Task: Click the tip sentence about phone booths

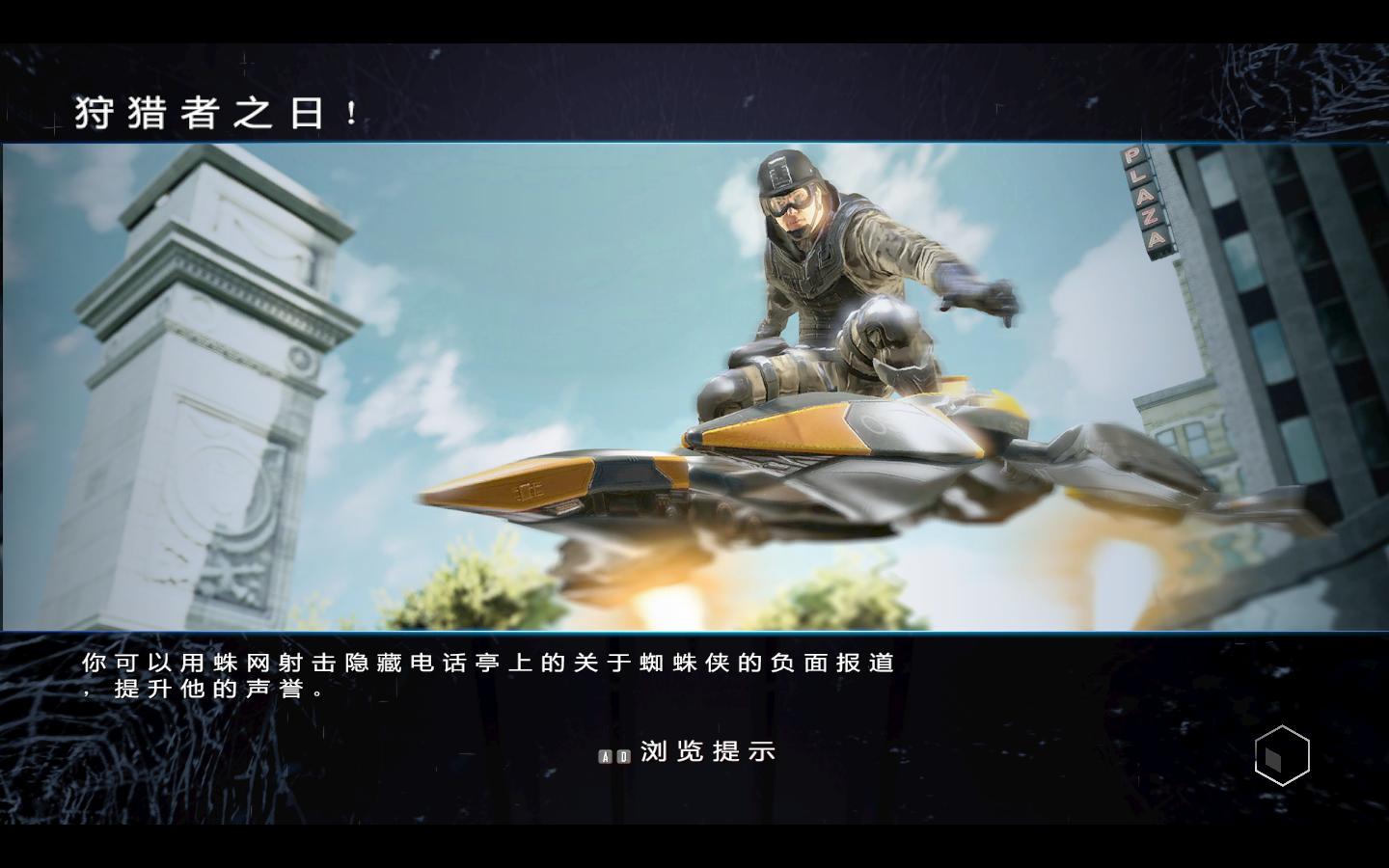Action: (482, 664)
